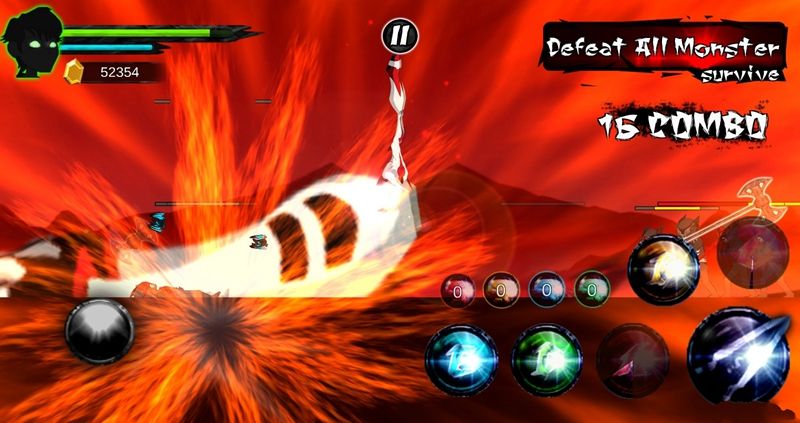Use the blue glowing skill orb
The image size is (800, 423).
click(x=461, y=359)
